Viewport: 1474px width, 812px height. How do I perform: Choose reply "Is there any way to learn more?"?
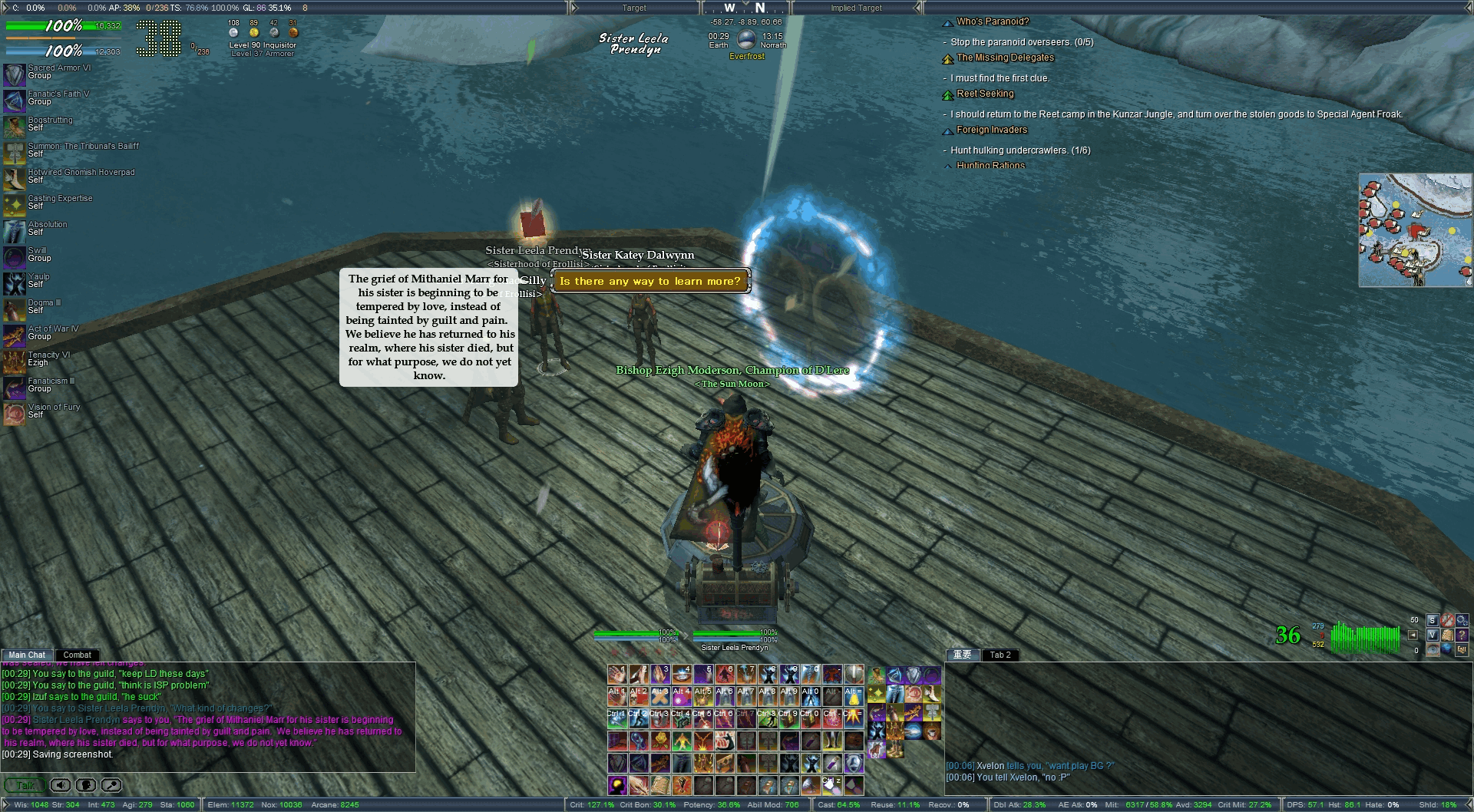[649, 282]
